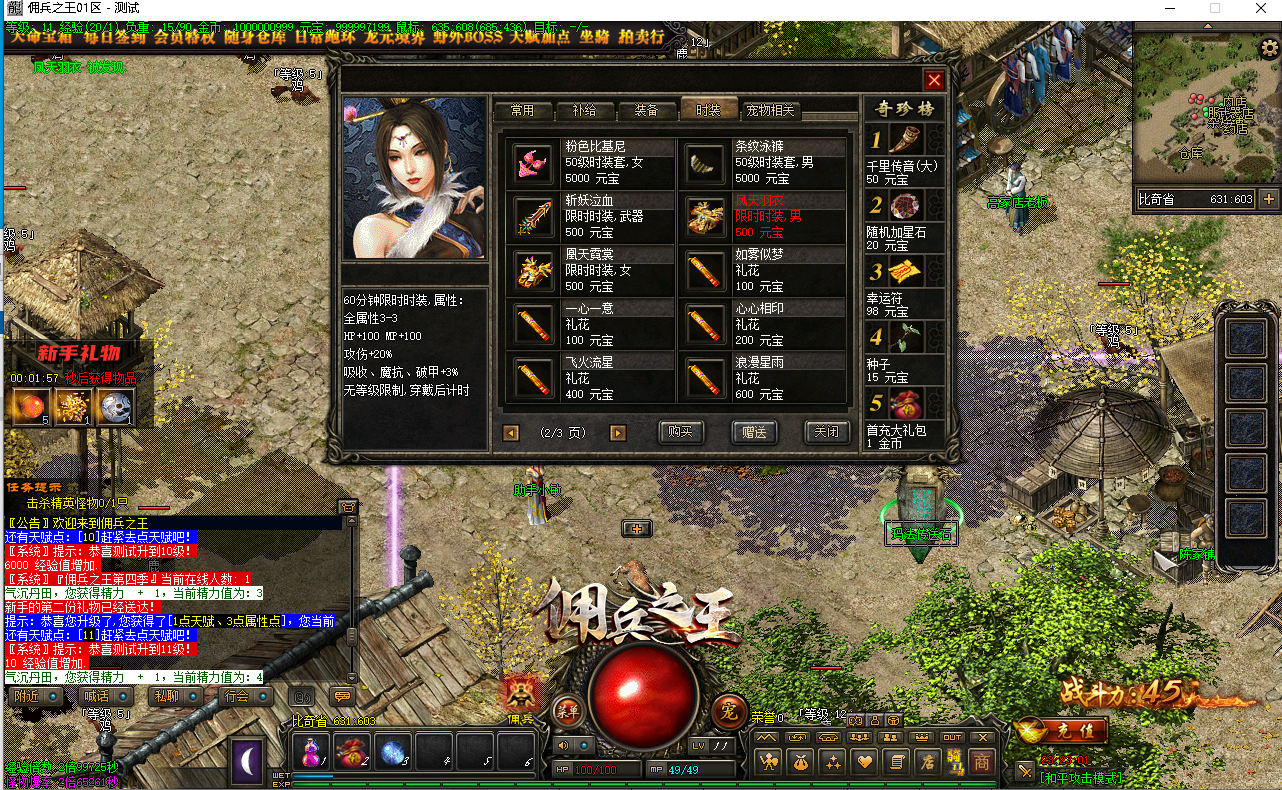Click the 关闭 button in the shop

click(x=826, y=432)
